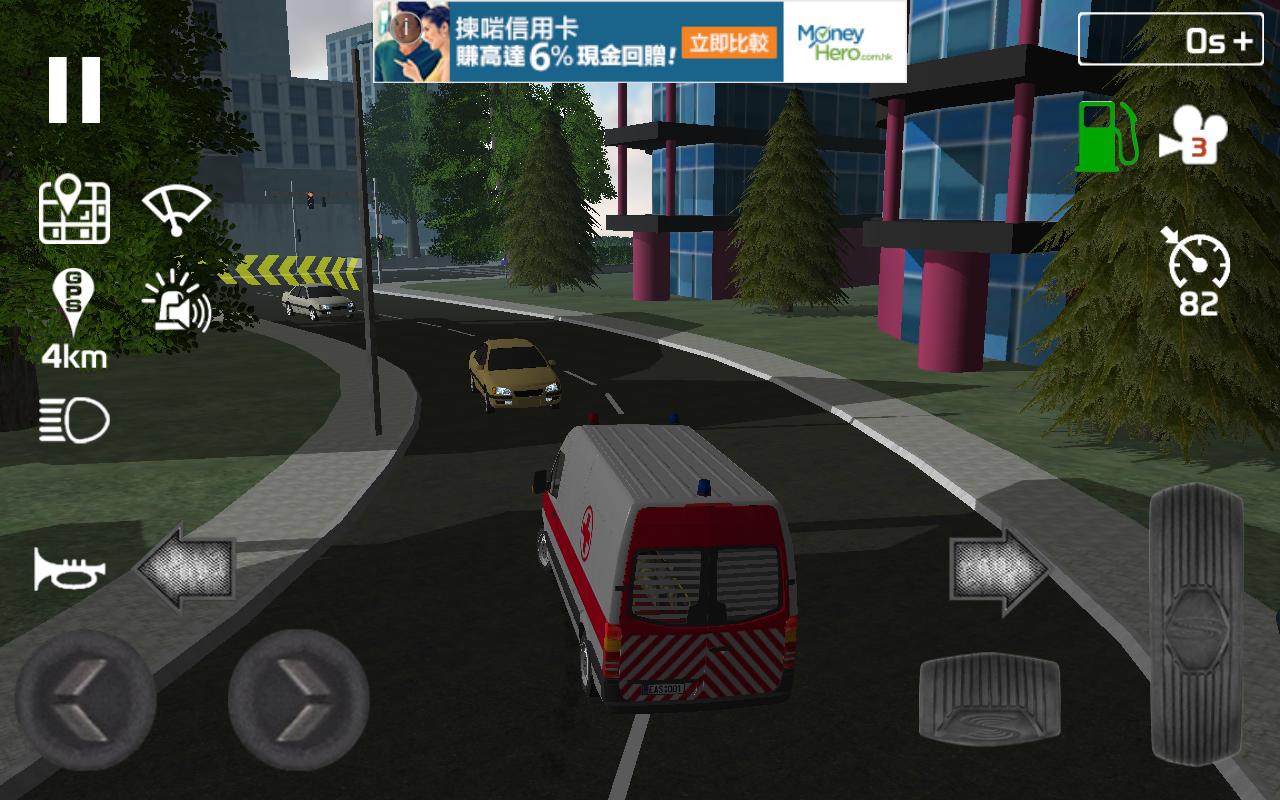The width and height of the screenshot is (1280, 800).
Task: Activate the left turn signal arrow
Action: [185, 568]
